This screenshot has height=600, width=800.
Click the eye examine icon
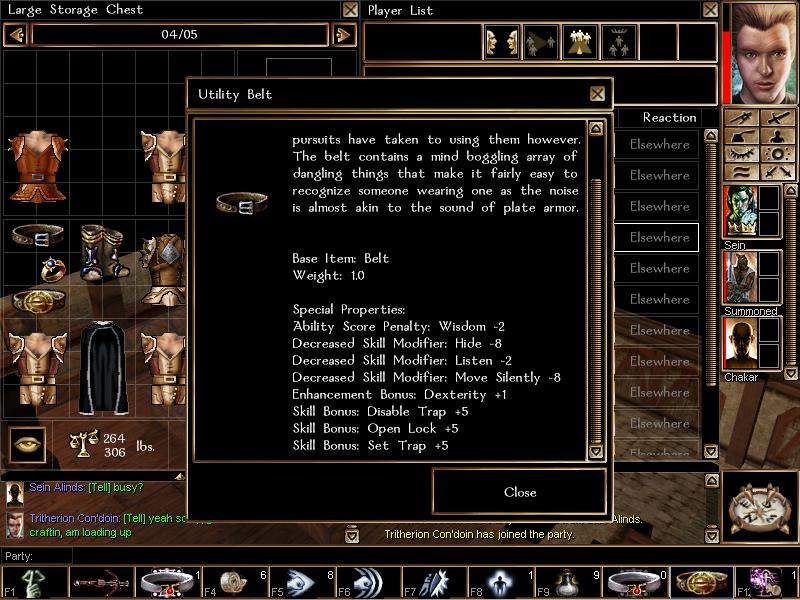28,444
